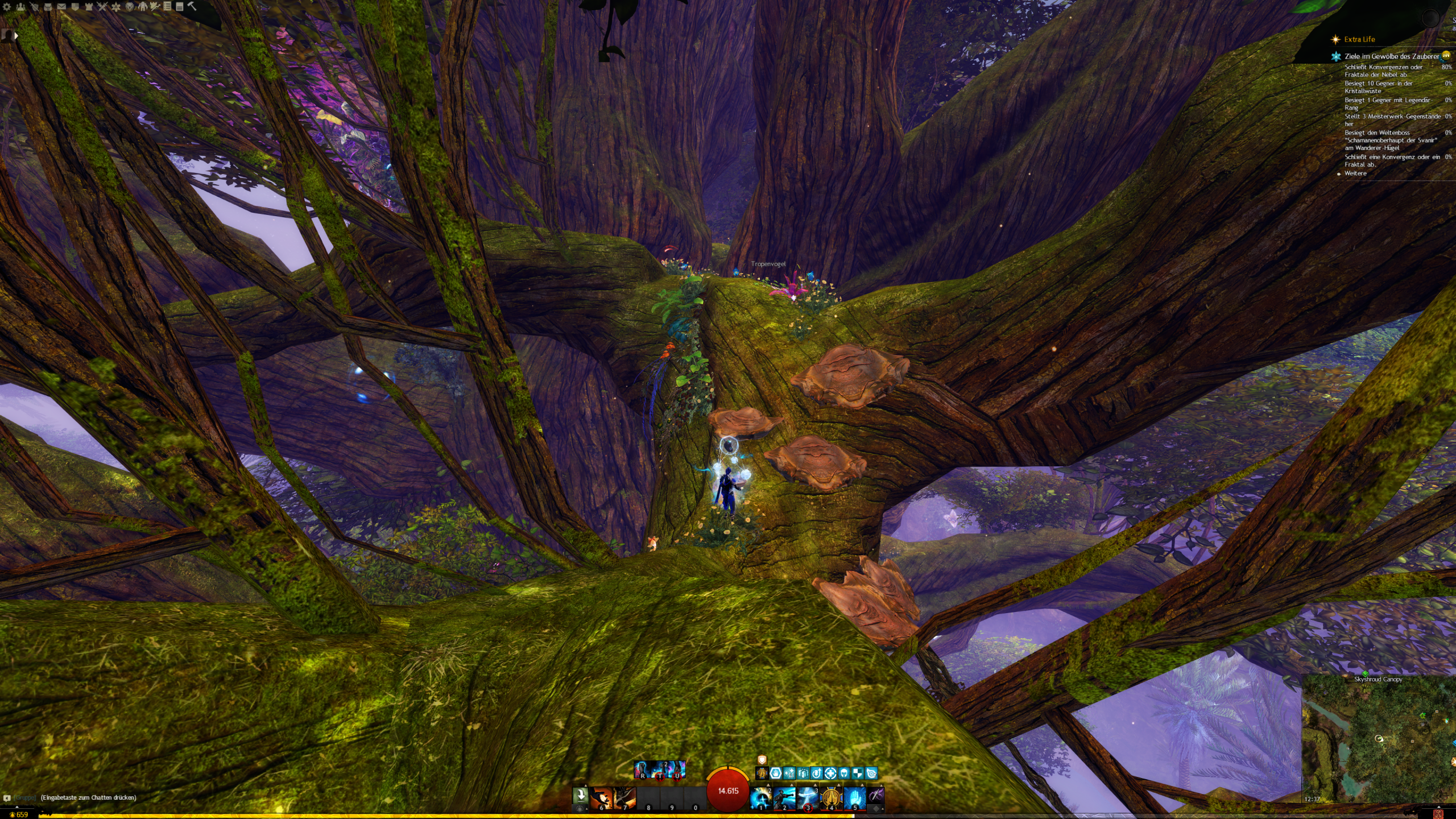Open Ziele im Gewölbe des Zauberers tracker
Screen dimensions: 1456x819
click(1391, 56)
